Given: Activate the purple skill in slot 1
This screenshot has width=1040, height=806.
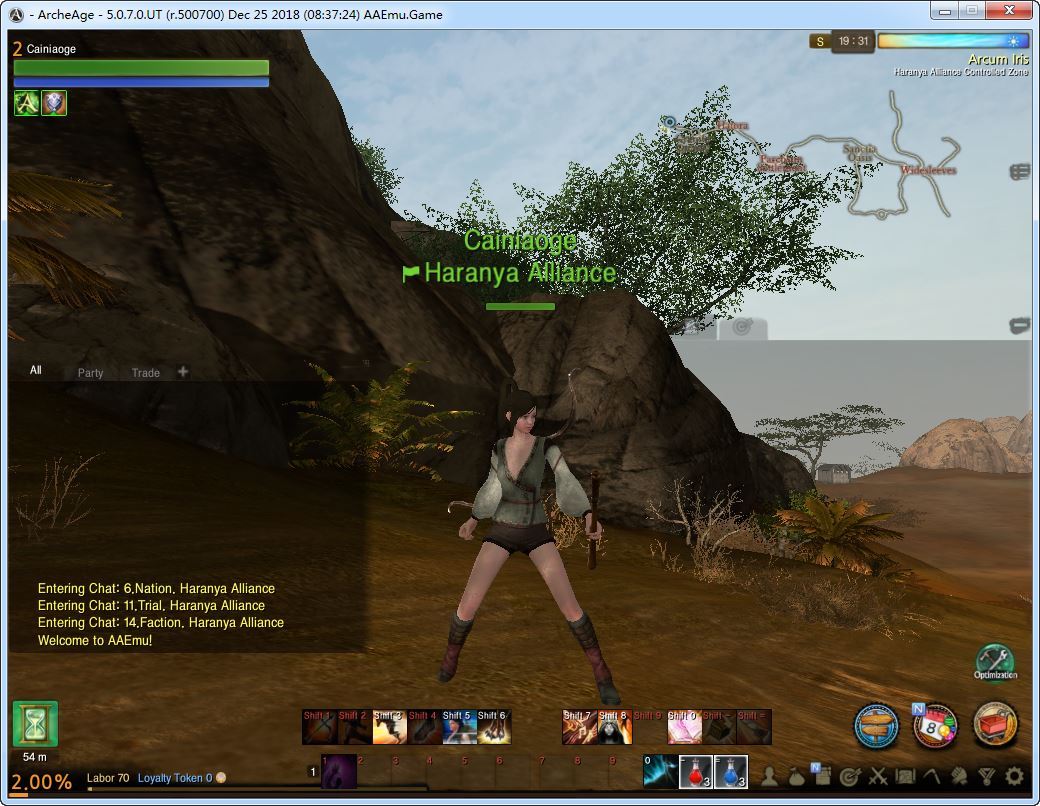Looking at the screenshot, I should (x=338, y=772).
